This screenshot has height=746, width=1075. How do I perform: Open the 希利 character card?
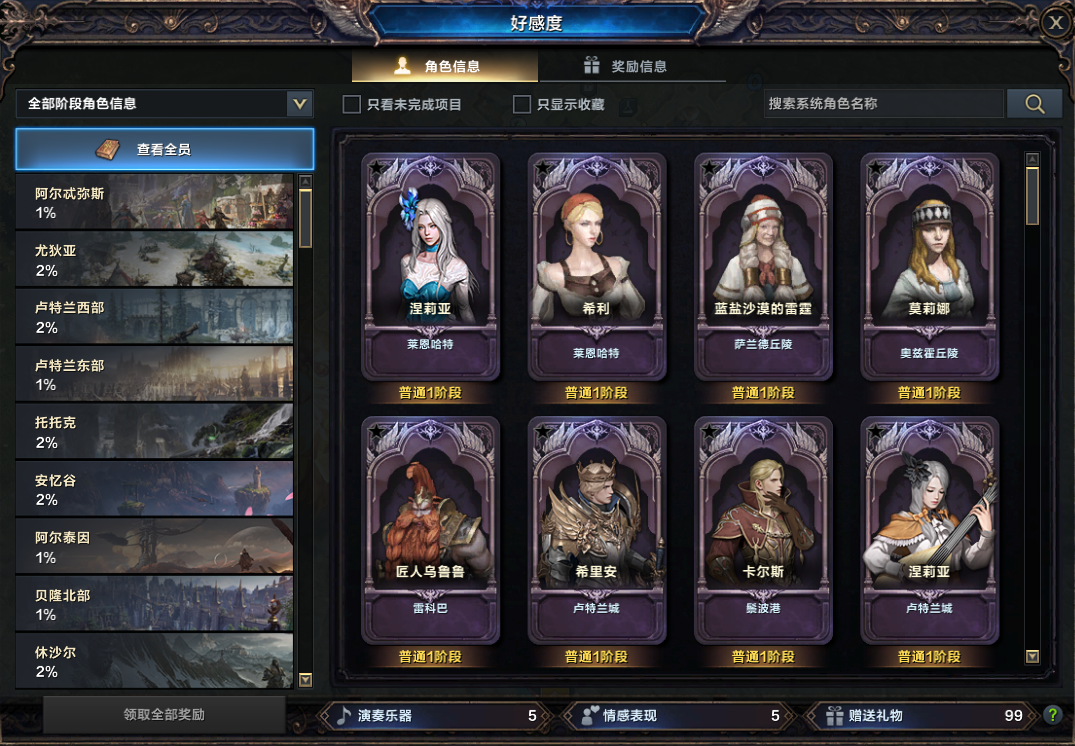(x=596, y=267)
